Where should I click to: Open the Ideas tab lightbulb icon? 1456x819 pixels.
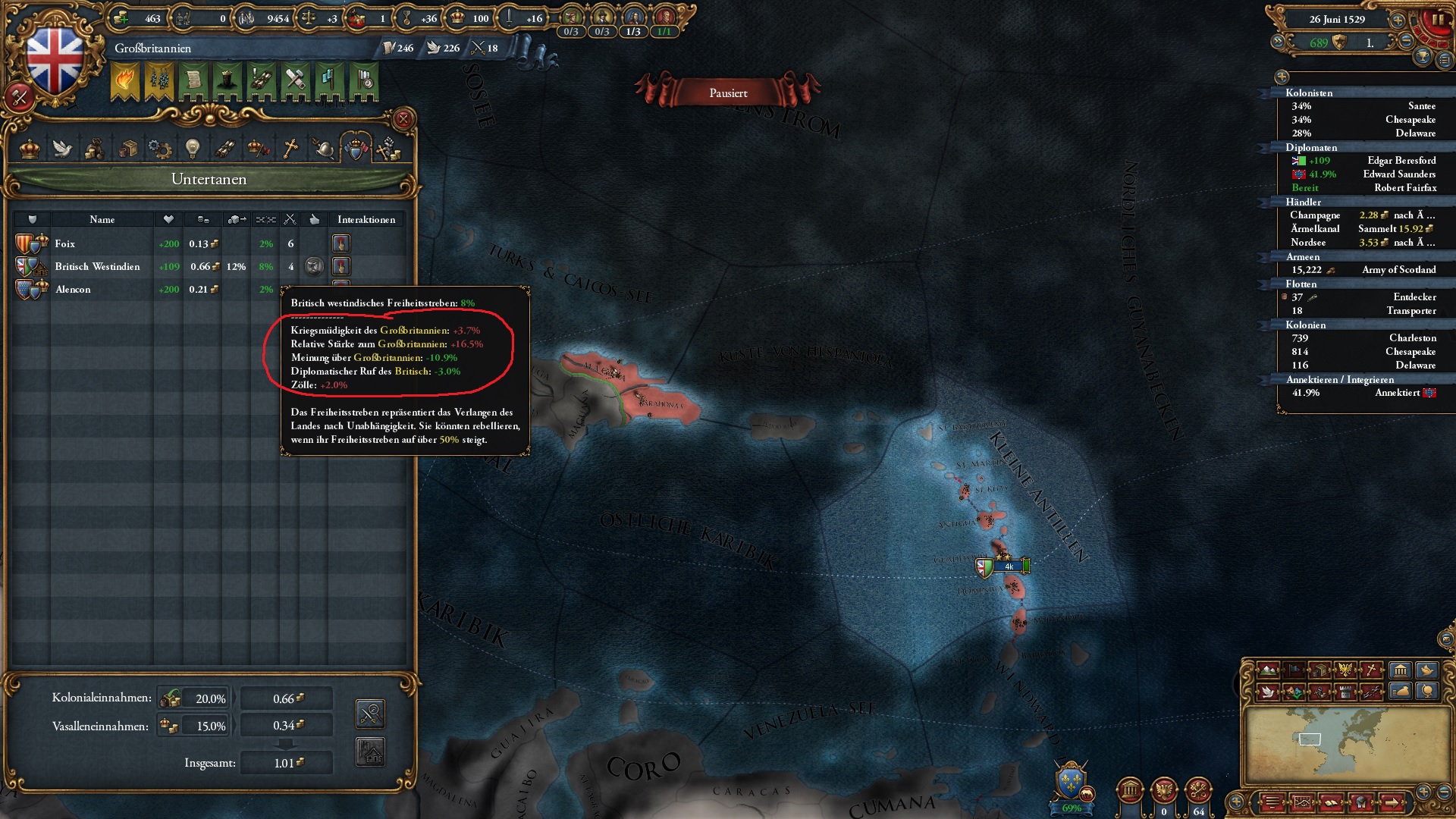192,149
